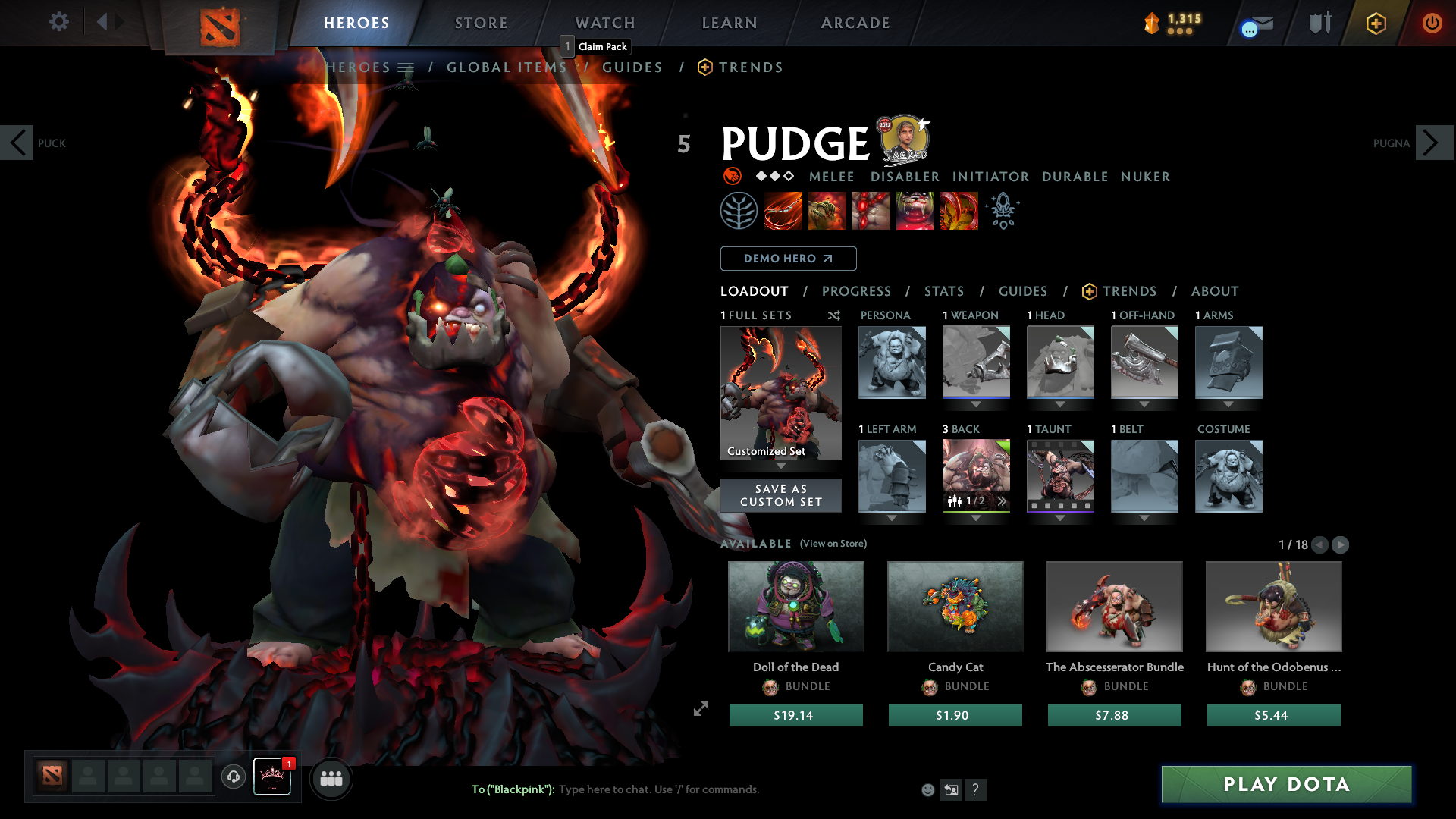The image size is (1456, 819).
Task: Select the Candy Cat bundle thumbnail
Action: tap(955, 606)
